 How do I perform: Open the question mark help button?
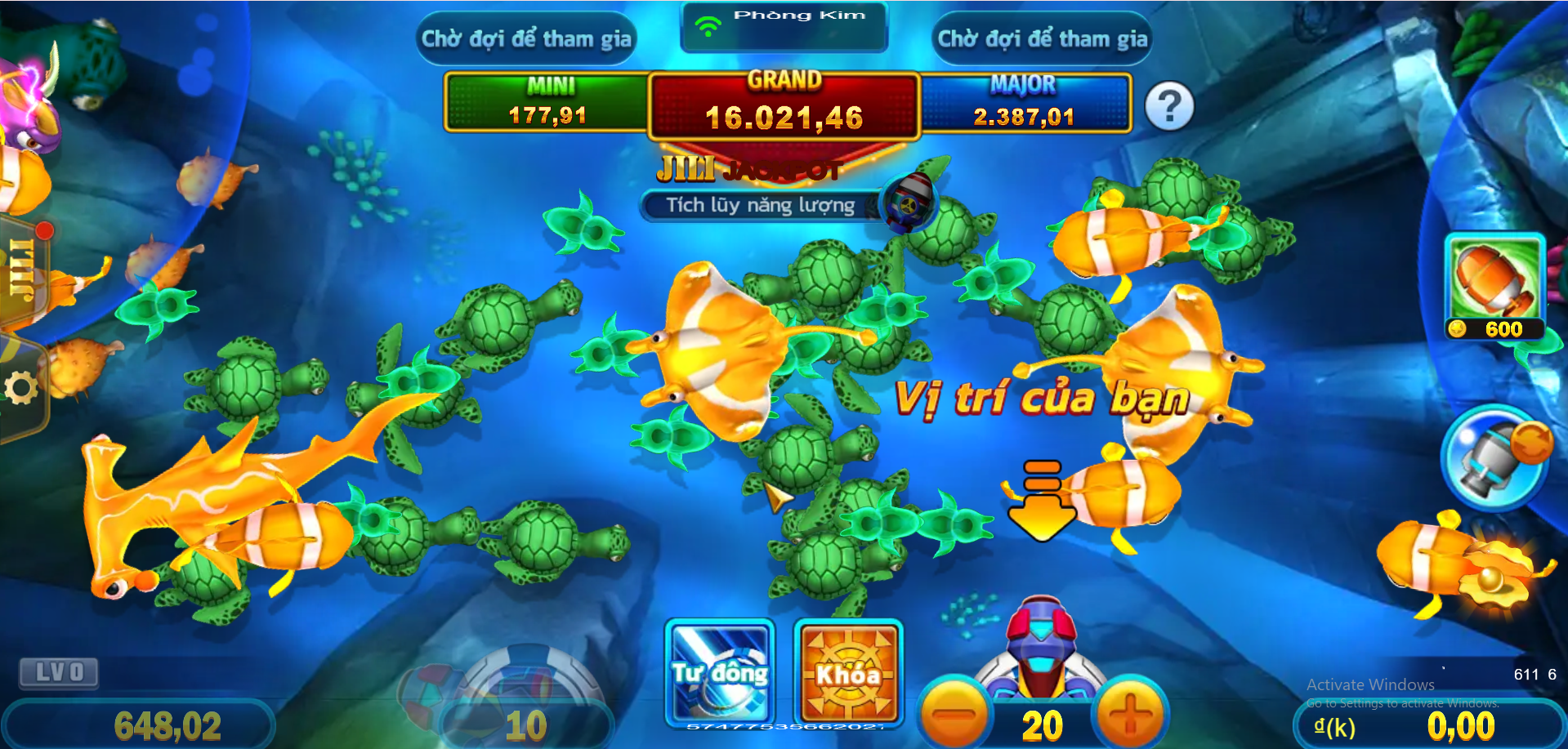[1169, 106]
